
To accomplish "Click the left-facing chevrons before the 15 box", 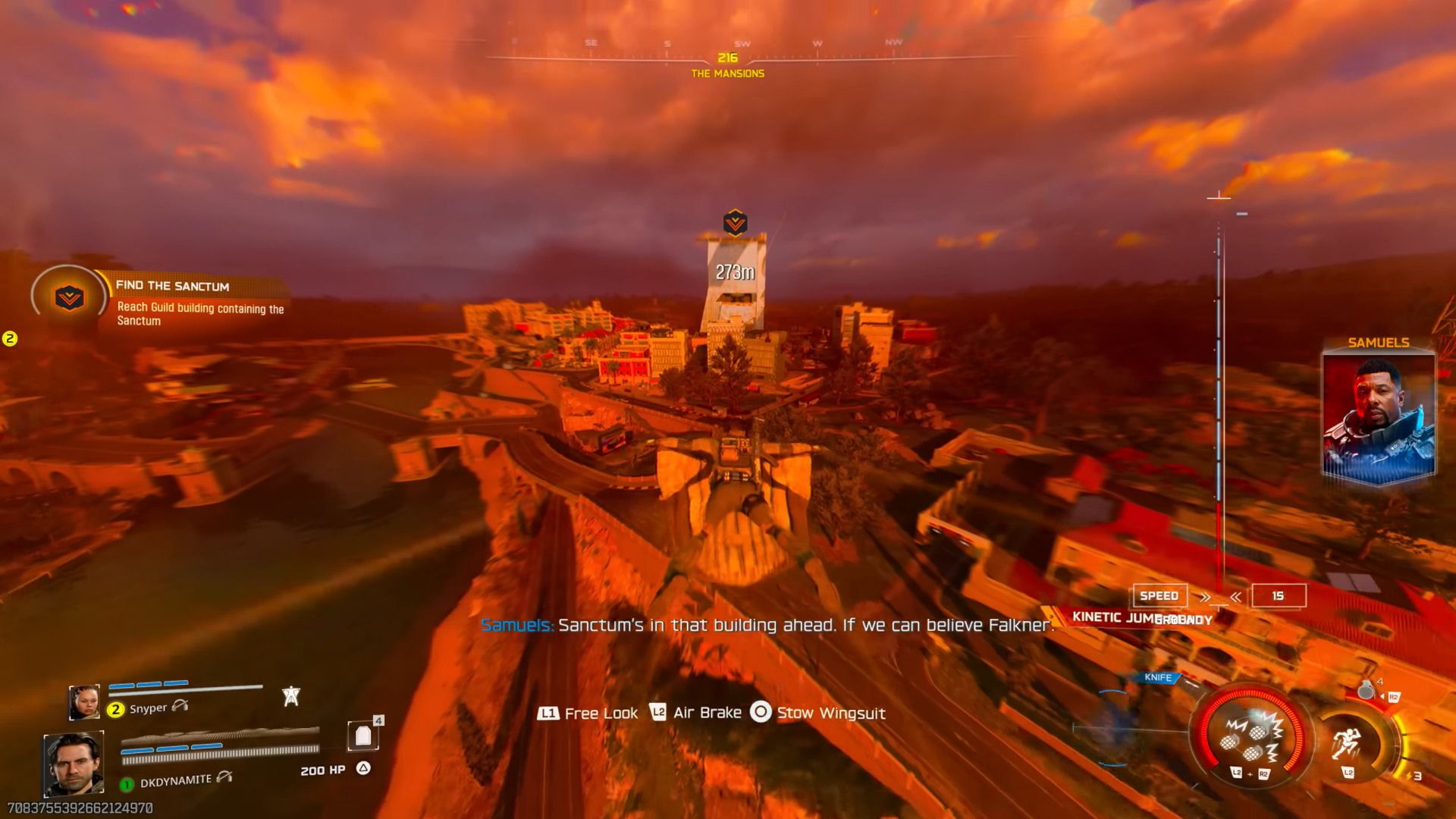I will pos(1235,596).
